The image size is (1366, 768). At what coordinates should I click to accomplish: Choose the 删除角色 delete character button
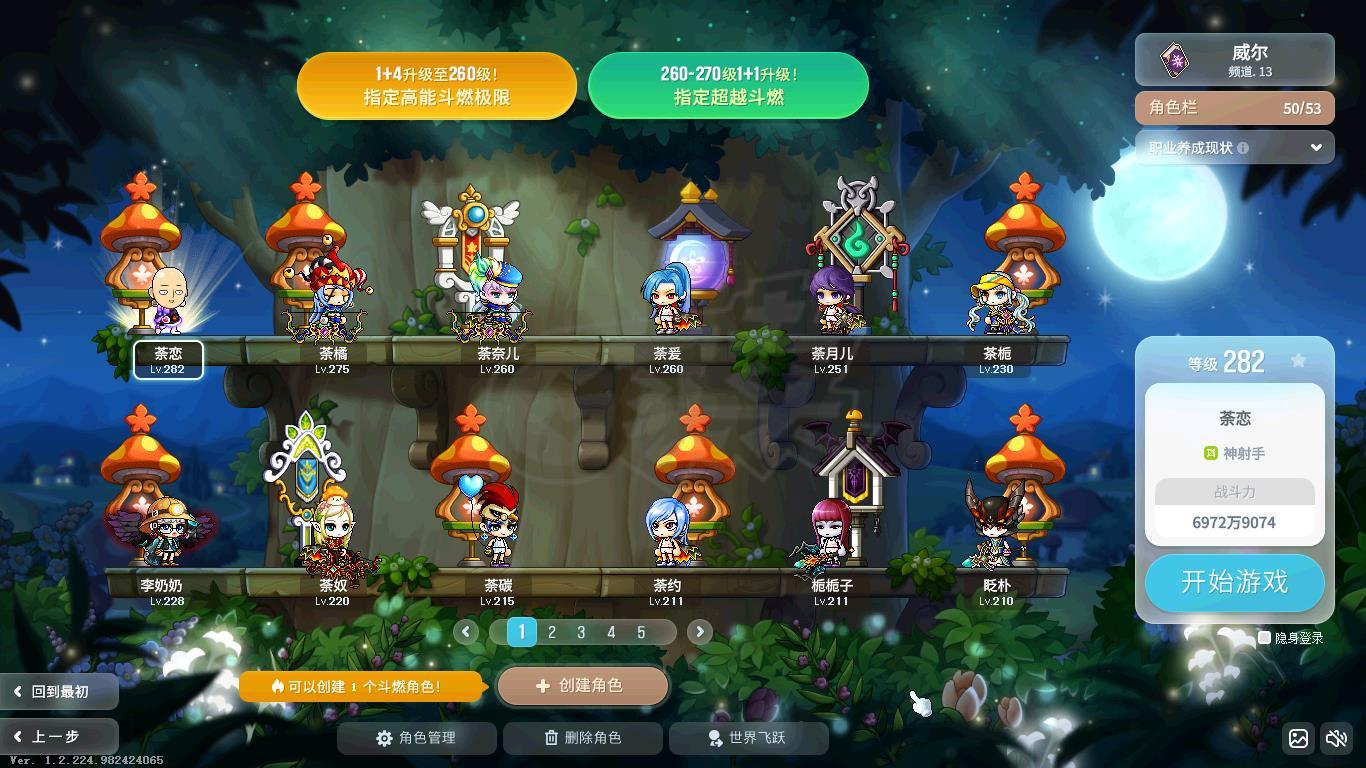pos(582,738)
